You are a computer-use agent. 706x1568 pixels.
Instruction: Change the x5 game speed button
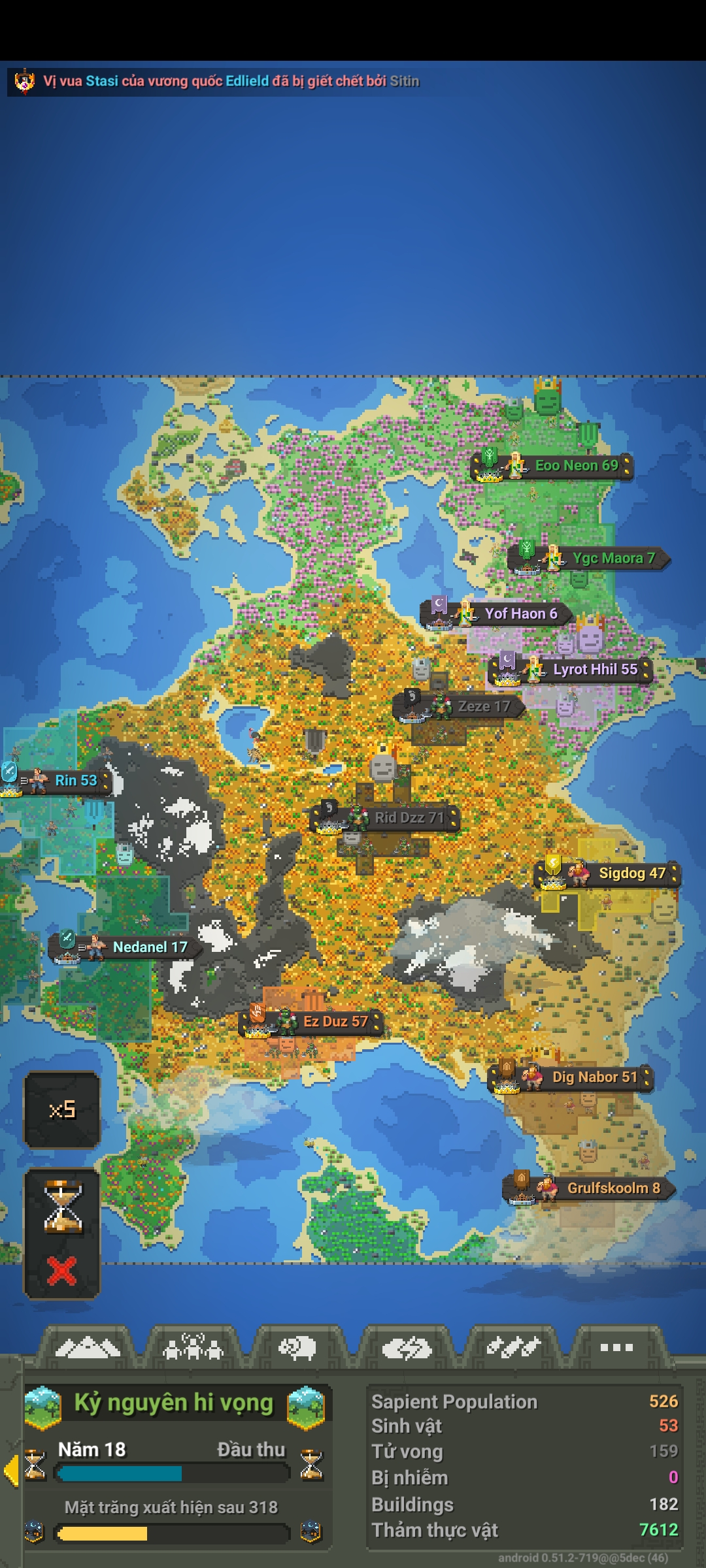click(62, 1109)
